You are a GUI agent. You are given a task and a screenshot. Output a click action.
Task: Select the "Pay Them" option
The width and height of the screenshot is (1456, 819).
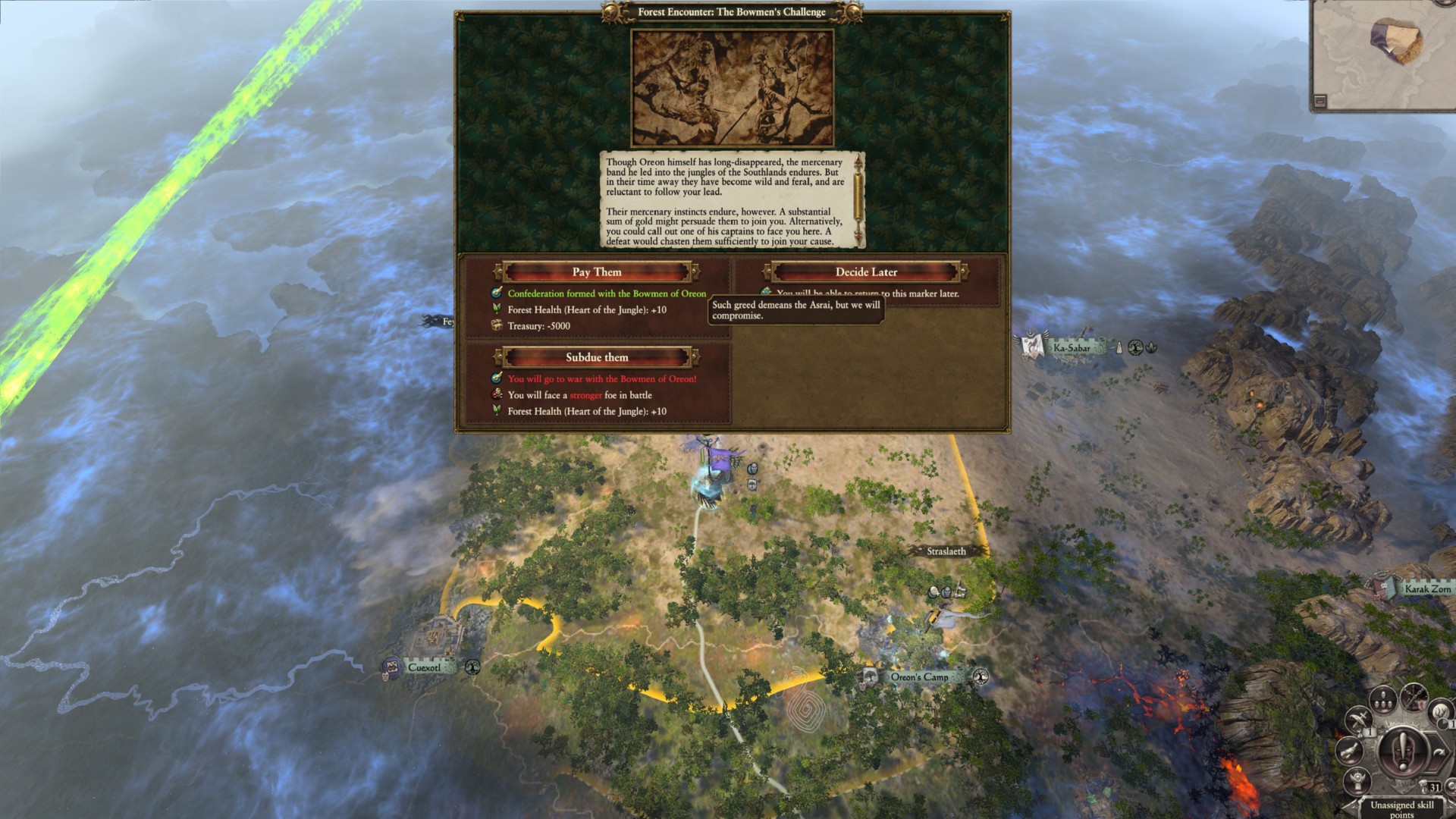click(x=597, y=271)
